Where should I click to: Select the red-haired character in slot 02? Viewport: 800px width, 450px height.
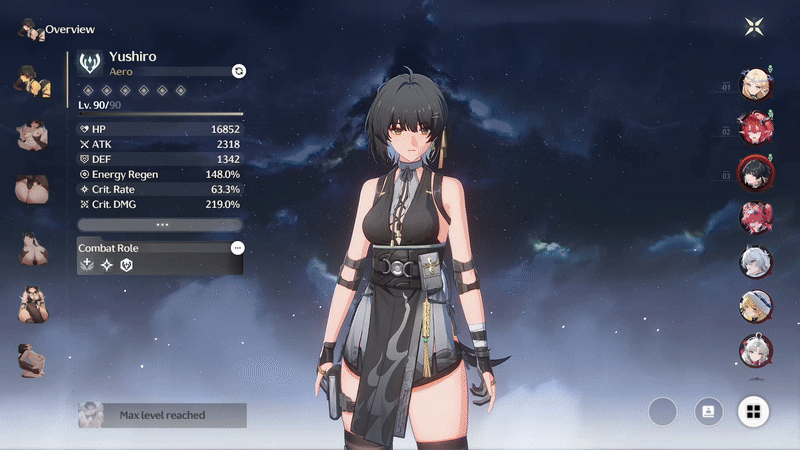pos(753,128)
